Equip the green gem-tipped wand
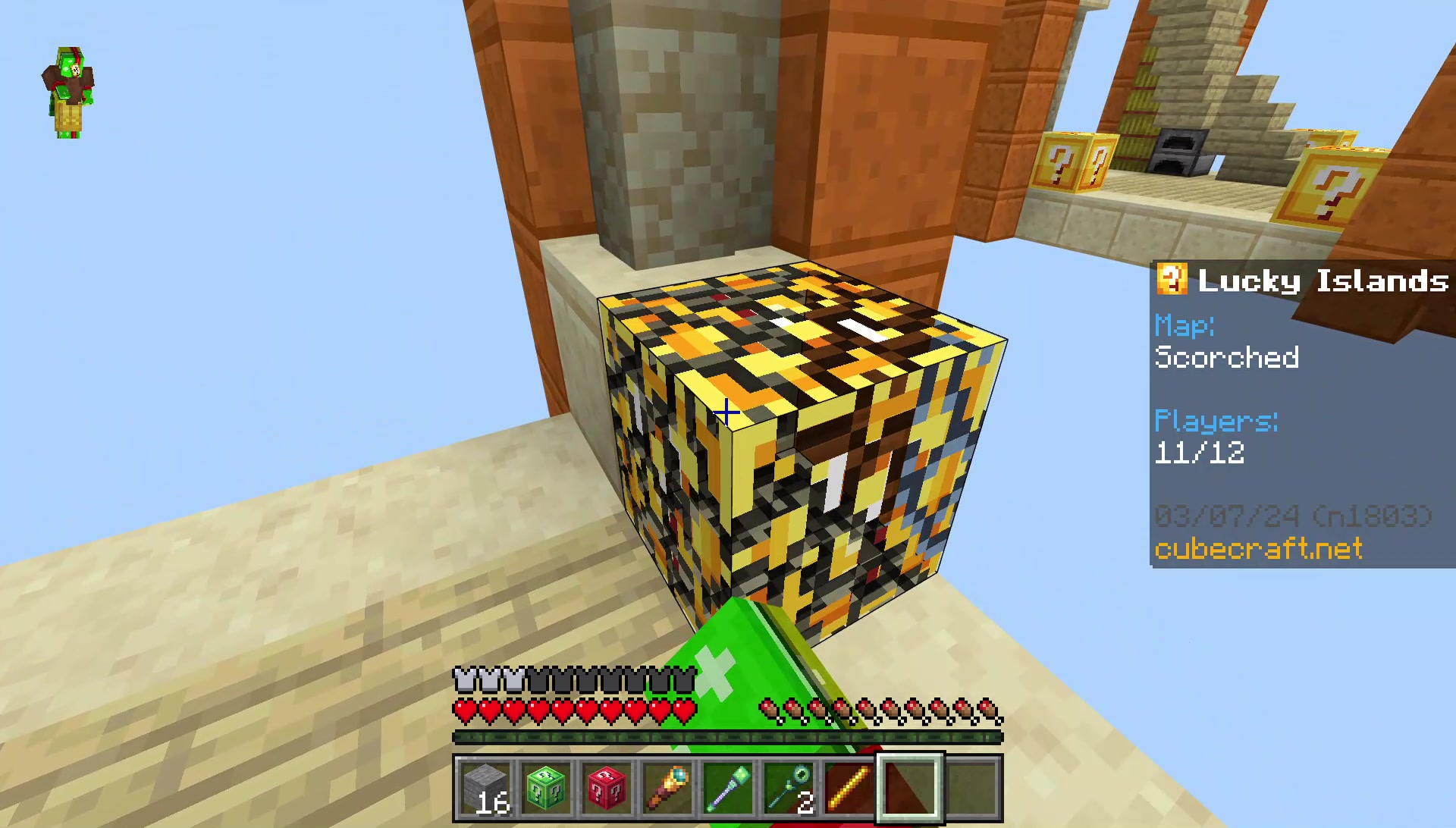The width and height of the screenshot is (1456, 828). point(728,789)
